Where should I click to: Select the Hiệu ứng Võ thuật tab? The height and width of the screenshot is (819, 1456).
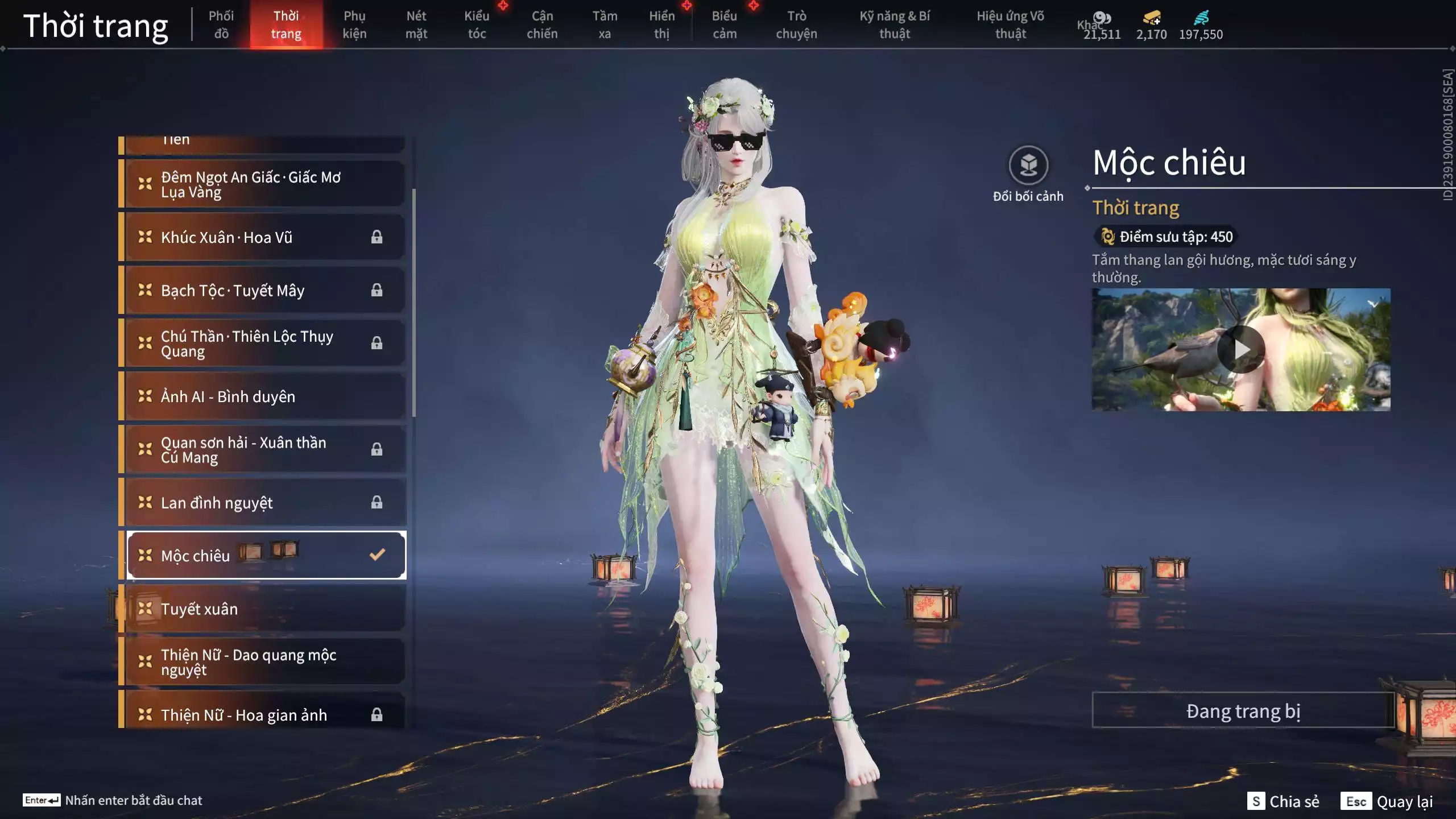coord(1010,24)
